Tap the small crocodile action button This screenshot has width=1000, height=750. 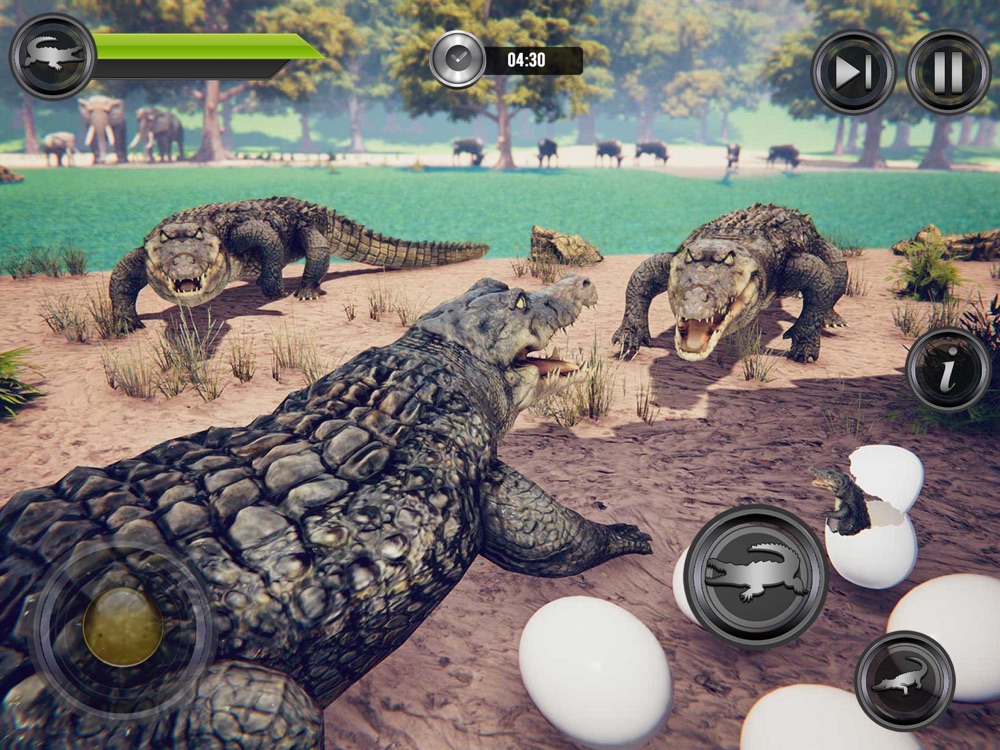click(x=905, y=680)
